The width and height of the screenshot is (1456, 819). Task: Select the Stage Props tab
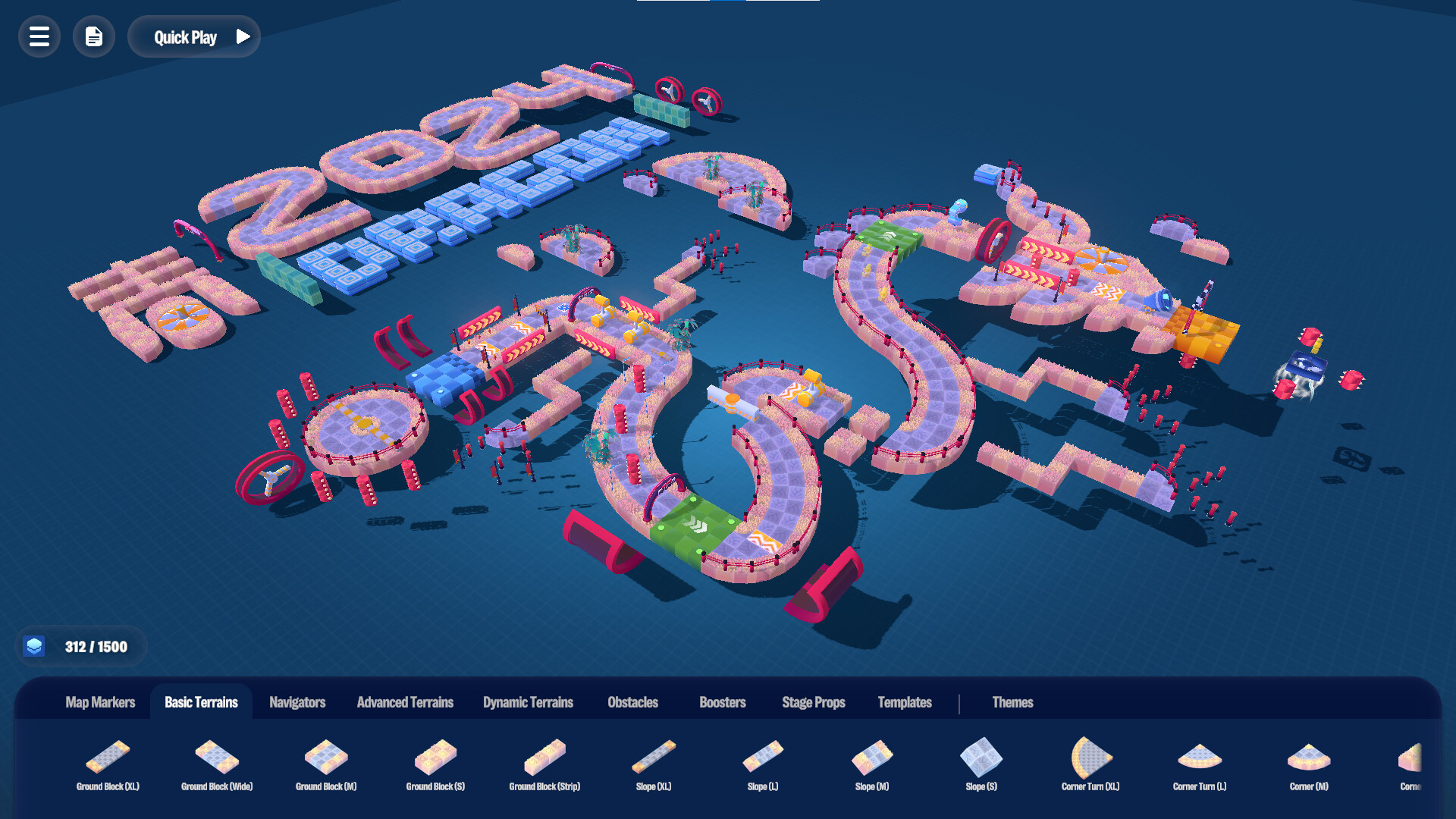814,702
